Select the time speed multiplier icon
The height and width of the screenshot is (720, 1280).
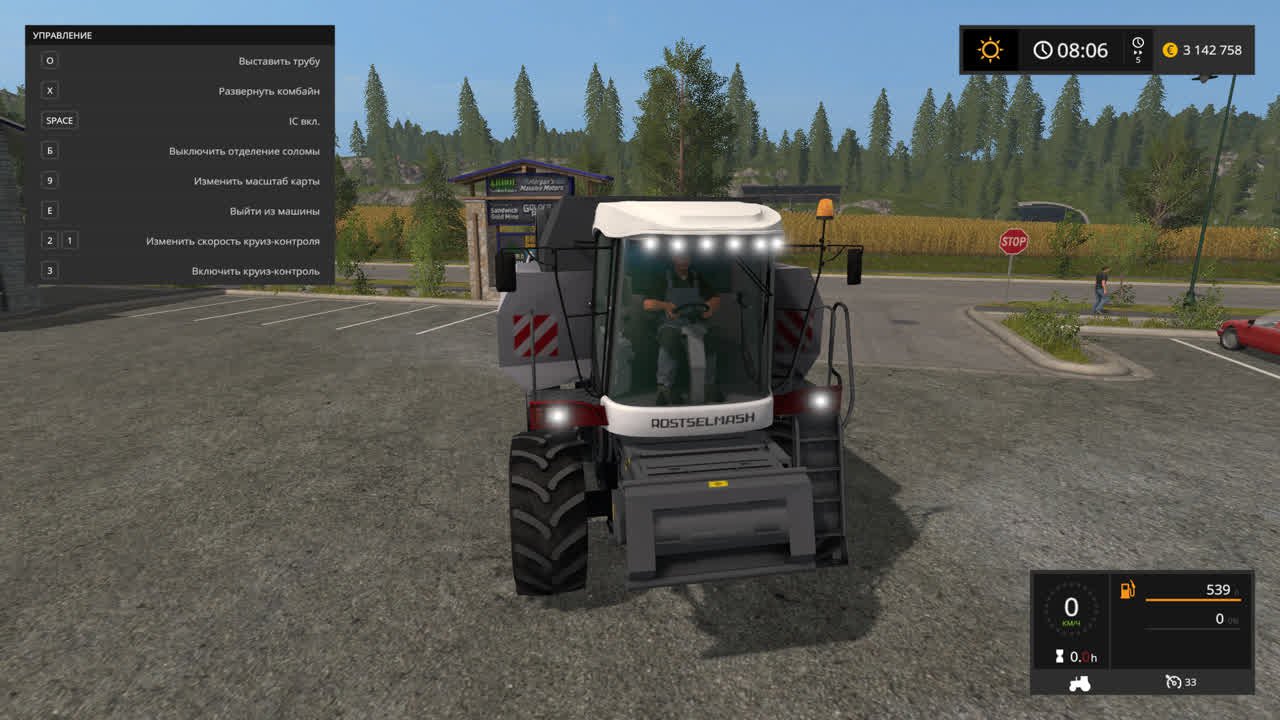coord(1138,49)
